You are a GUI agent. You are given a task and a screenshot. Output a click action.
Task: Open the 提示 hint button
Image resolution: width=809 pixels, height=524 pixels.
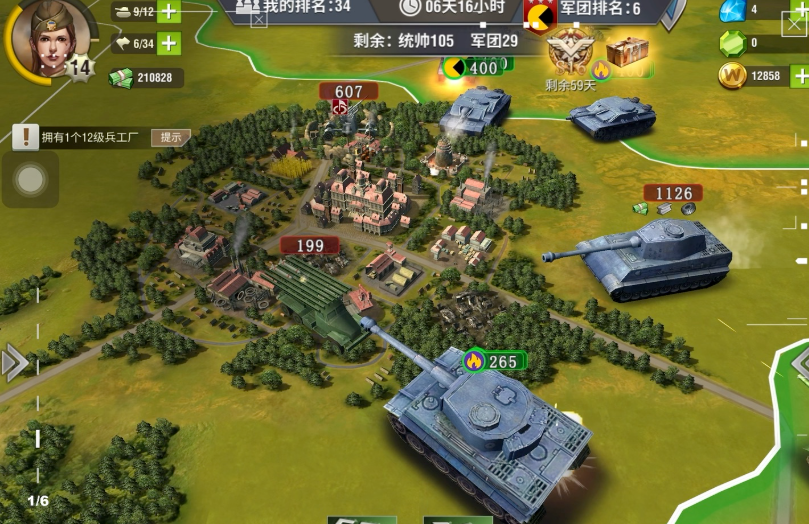[170, 137]
